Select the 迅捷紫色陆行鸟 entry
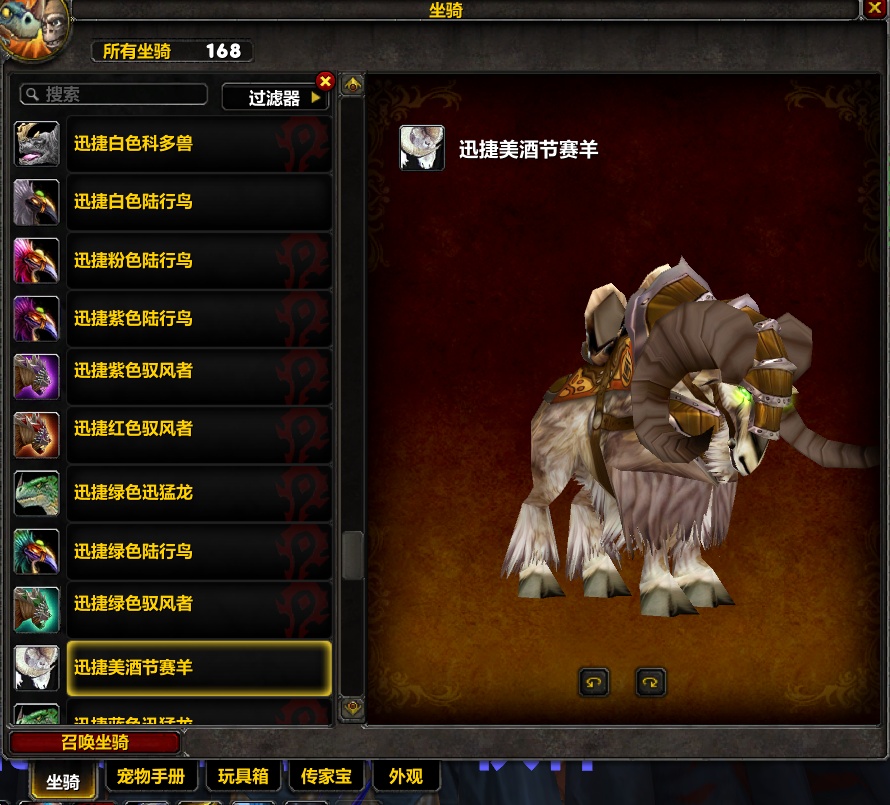Viewport: 890px width, 805px height. (198, 319)
